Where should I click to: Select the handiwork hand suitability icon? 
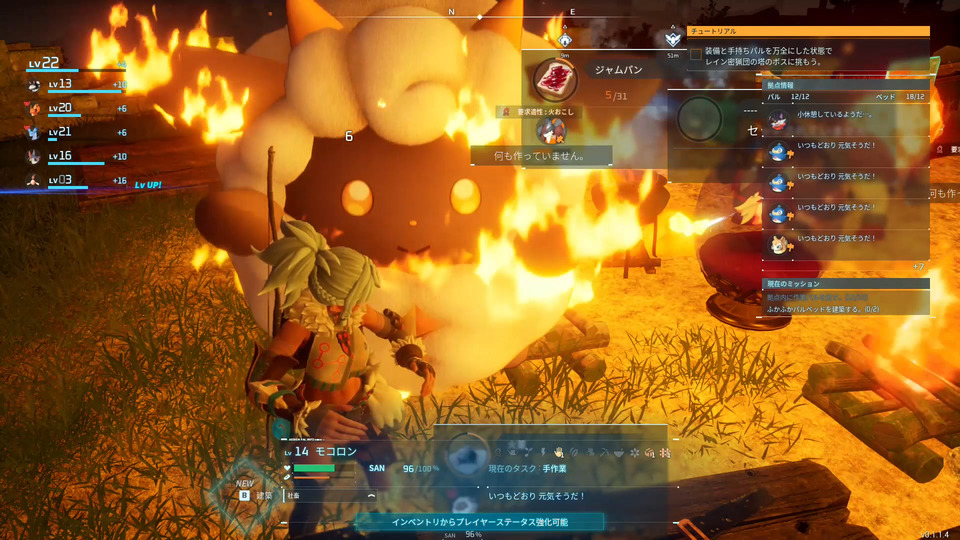[558, 452]
